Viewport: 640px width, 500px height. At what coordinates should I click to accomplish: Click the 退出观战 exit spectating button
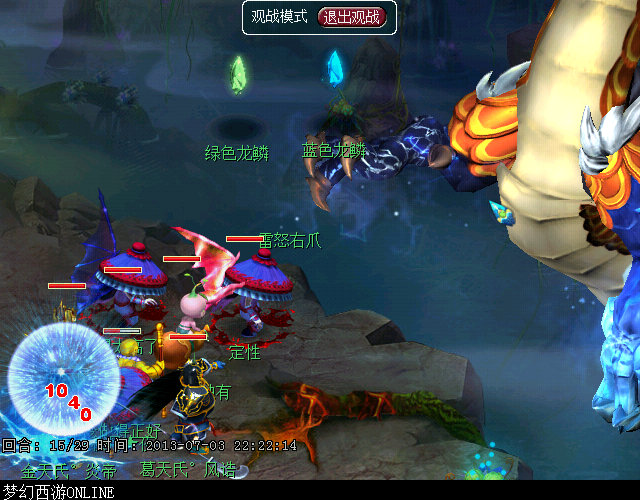[349, 17]
